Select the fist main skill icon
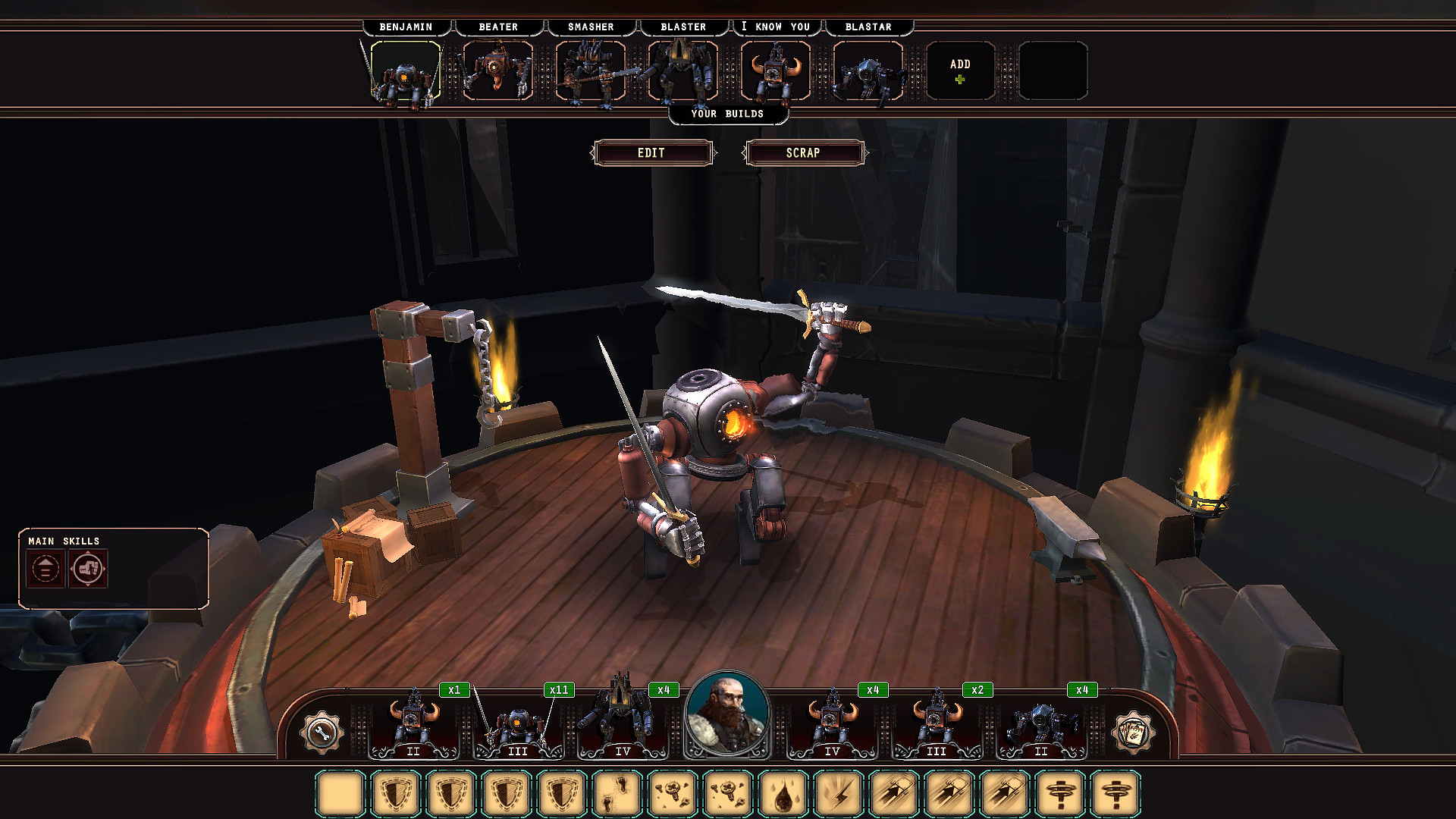Viewport: 1456px width, 819px height. tap(88, 569)
